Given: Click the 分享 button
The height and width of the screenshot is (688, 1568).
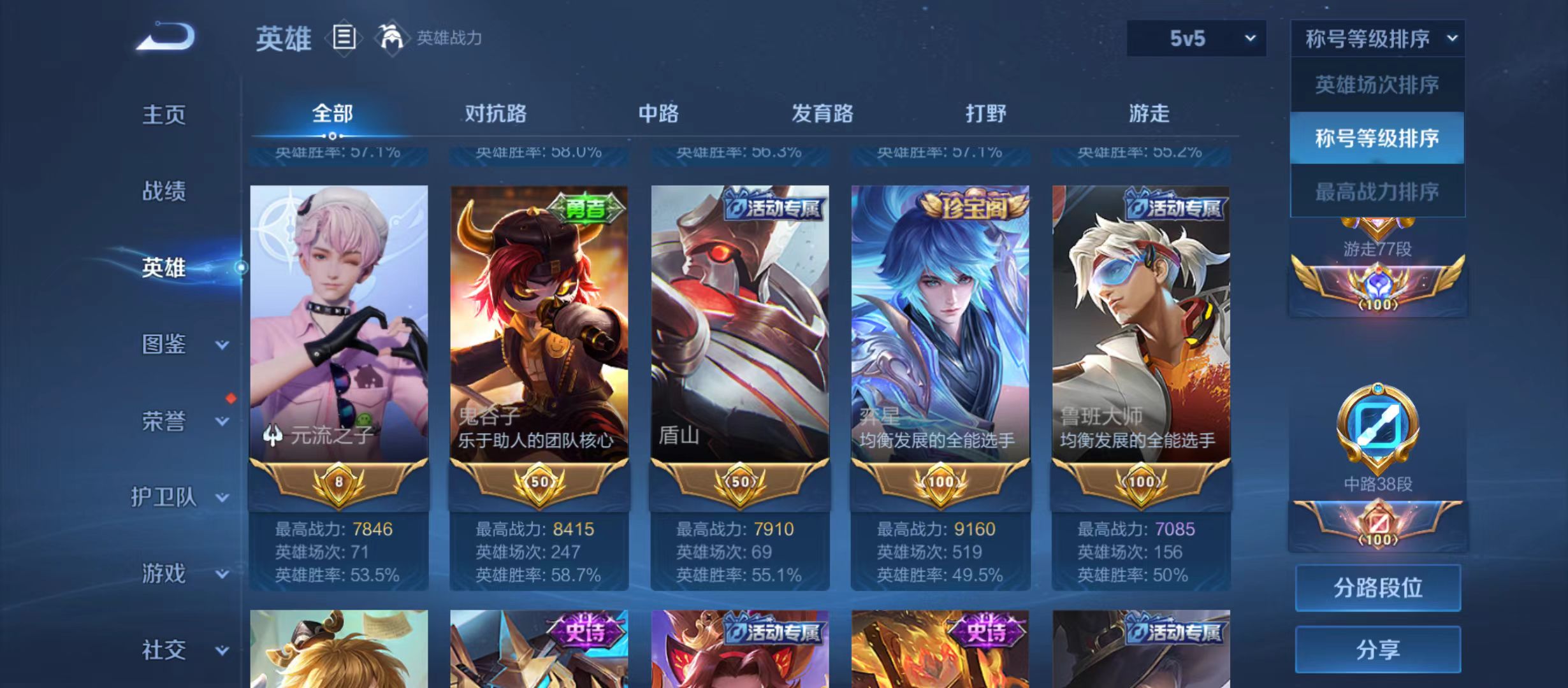Looking at the screenshot, I should [1378, 648].
